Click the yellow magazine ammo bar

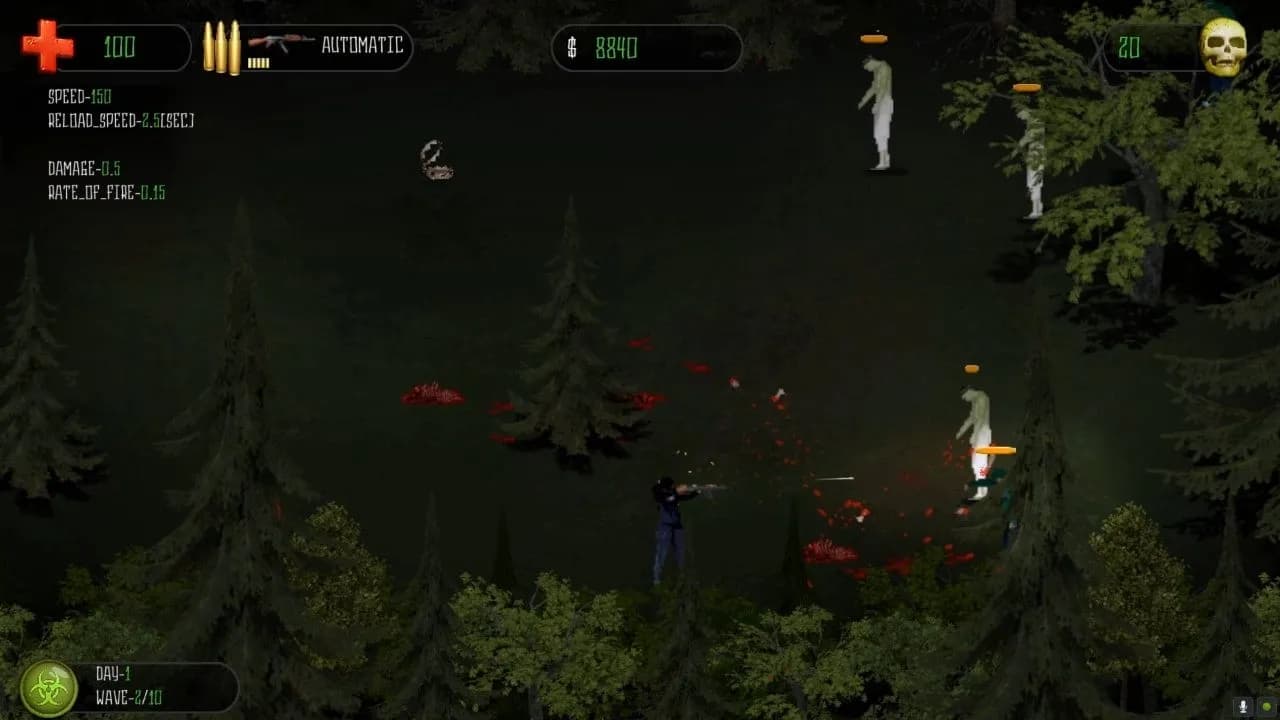click(x=261, y=63)
